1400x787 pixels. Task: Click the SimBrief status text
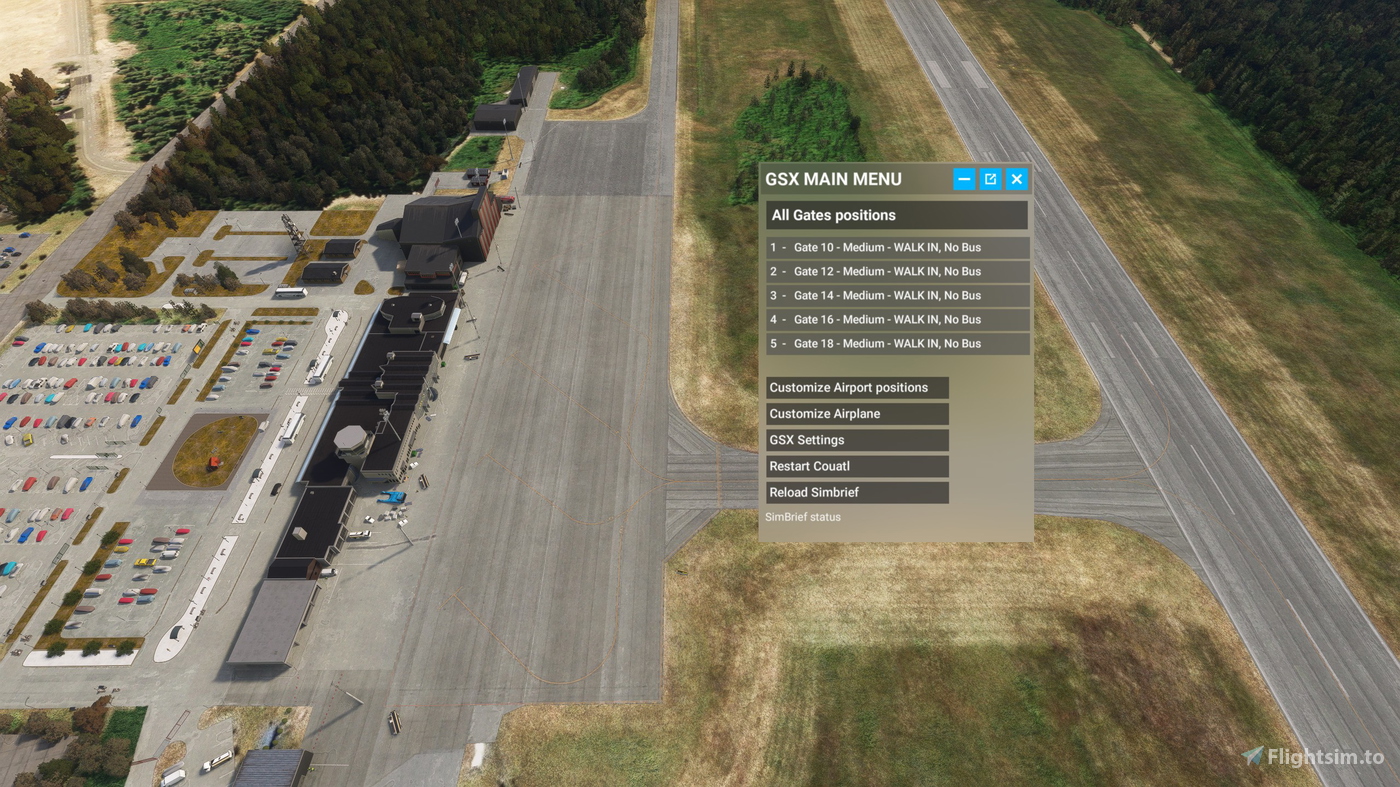803,516
